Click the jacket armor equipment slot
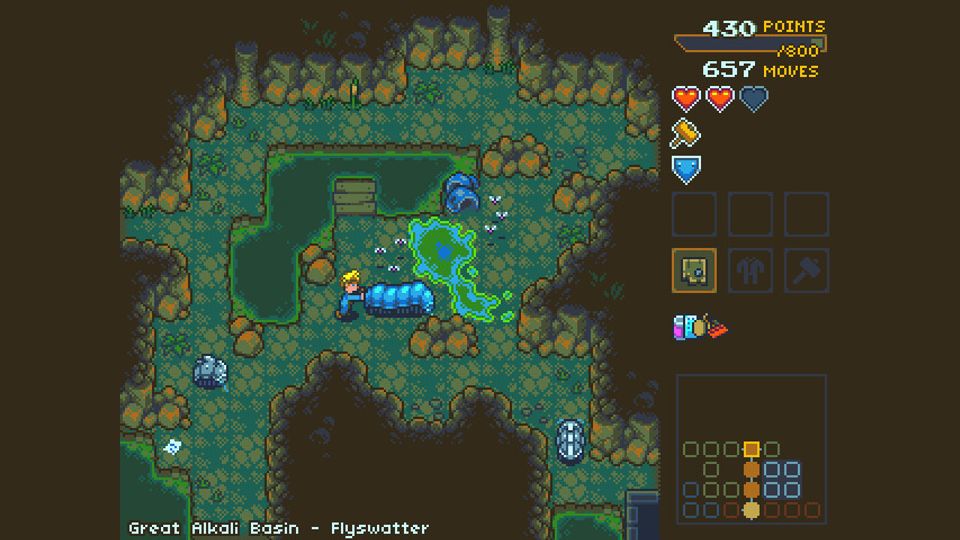The height and width of the screenshot is (540, 960). click(750, 270)
